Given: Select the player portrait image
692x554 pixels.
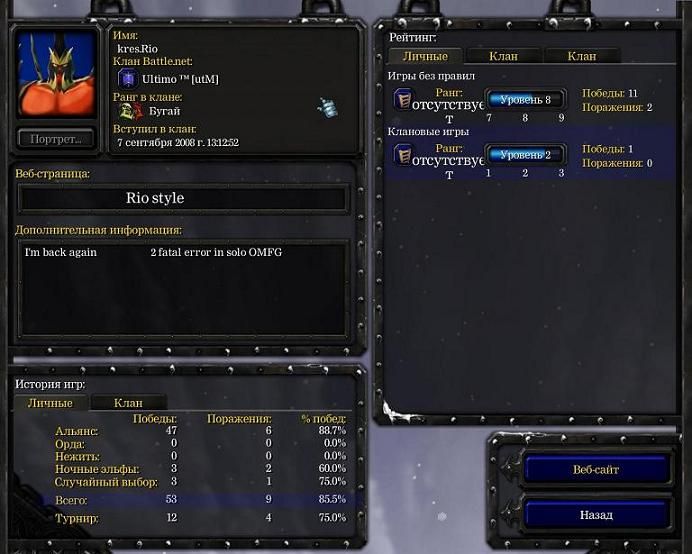Looking at the screenshot, I should 56,75.
